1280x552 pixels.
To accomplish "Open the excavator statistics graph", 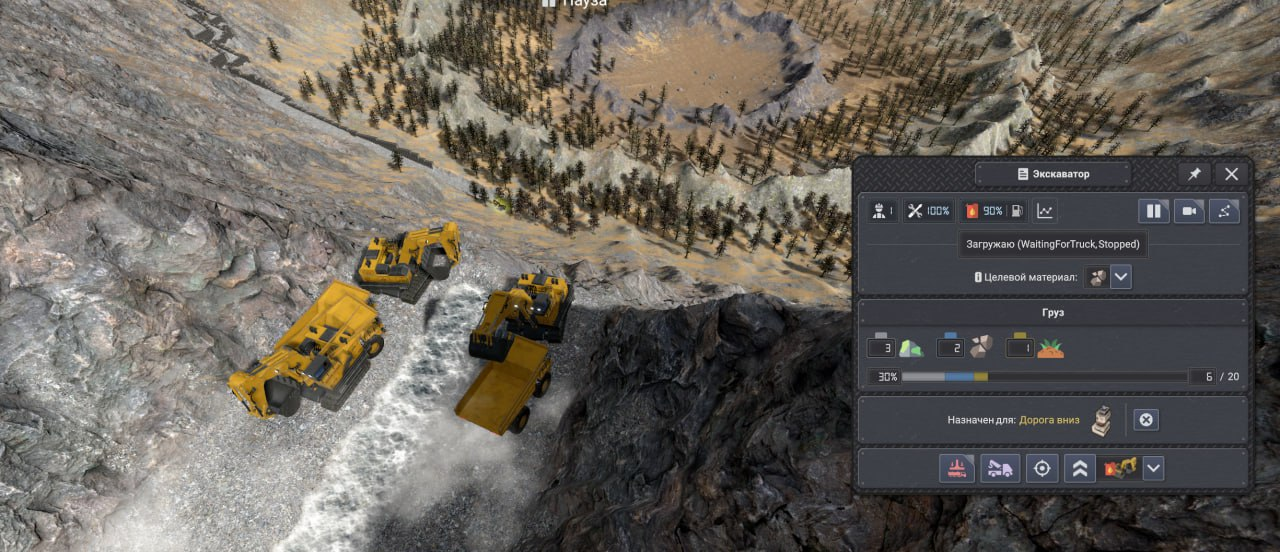I will click(1045, 211).
